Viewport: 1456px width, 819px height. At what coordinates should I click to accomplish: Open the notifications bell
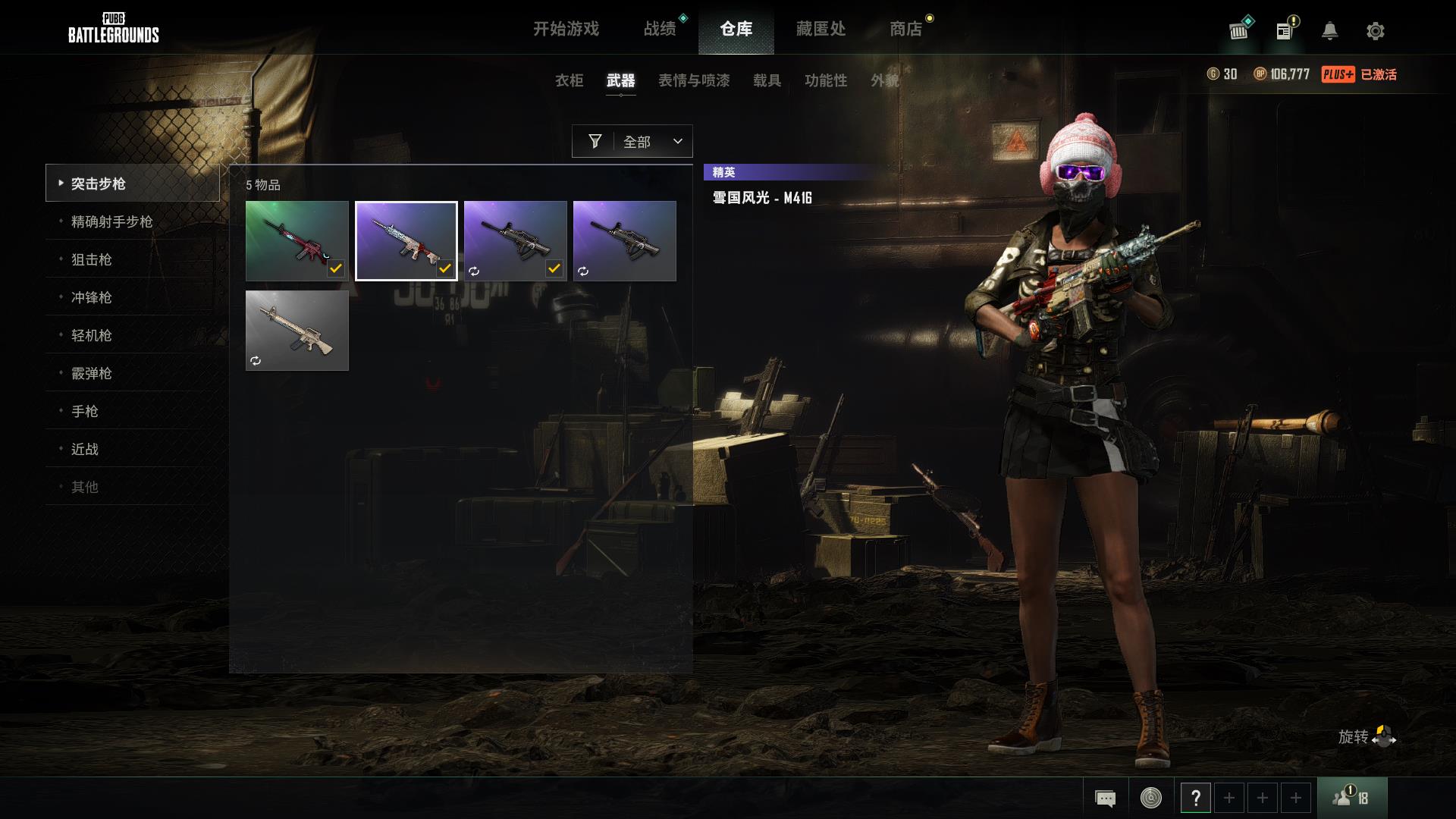pyautogui.click(x=1329, y=31)
